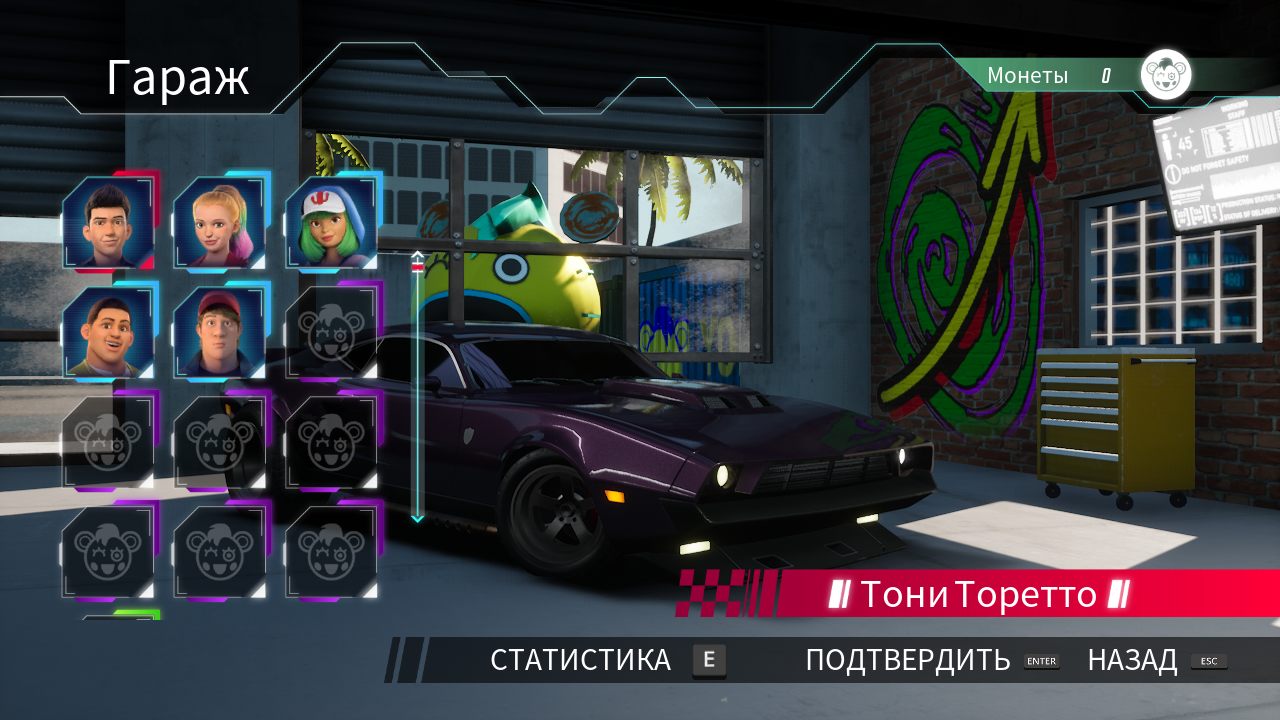Select Tony Toretto's character portrait
Viewport: 1280px width, 720px height.
pos(108,220)
